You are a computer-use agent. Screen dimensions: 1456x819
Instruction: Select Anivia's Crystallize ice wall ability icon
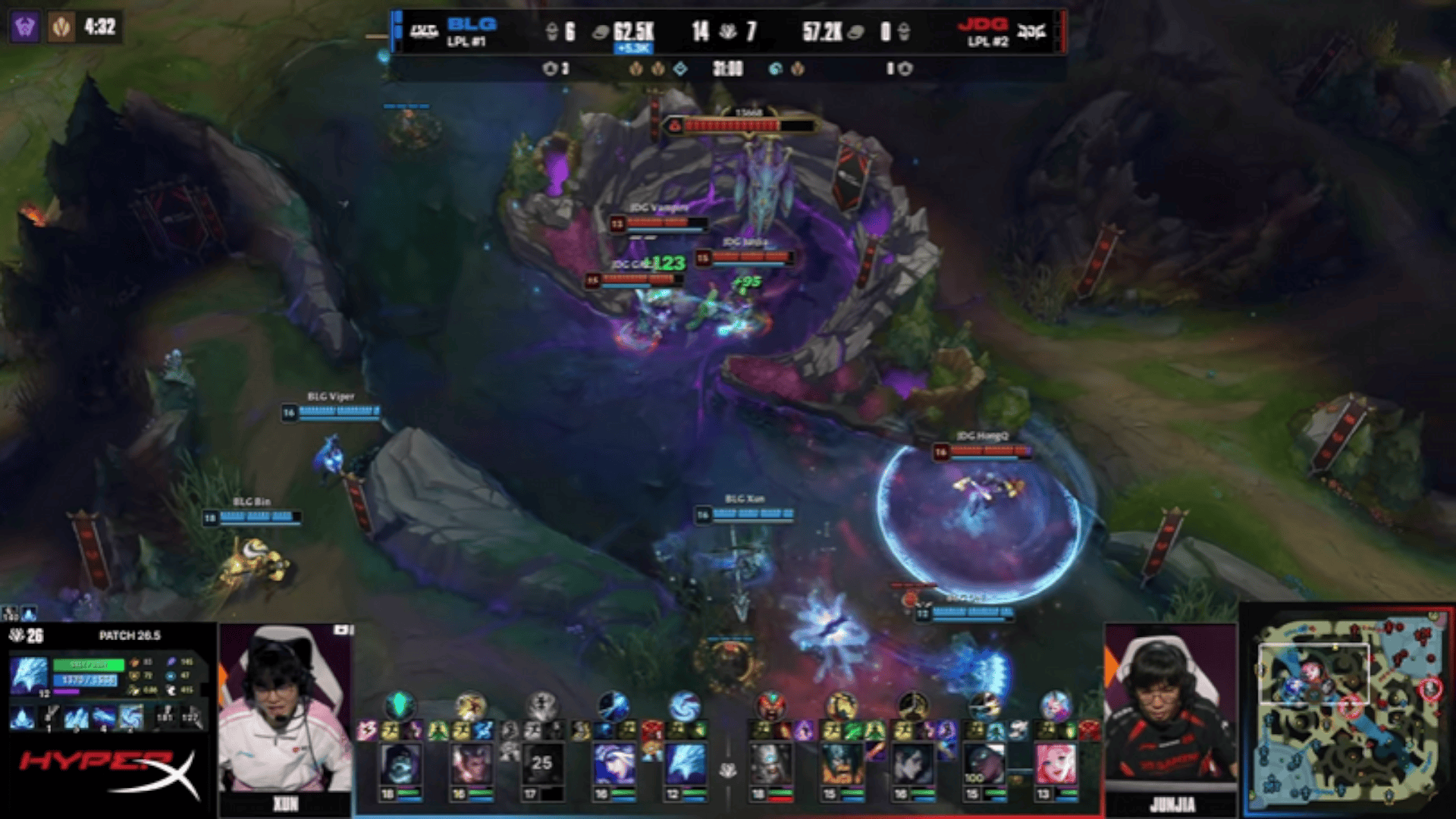point(76,717)
